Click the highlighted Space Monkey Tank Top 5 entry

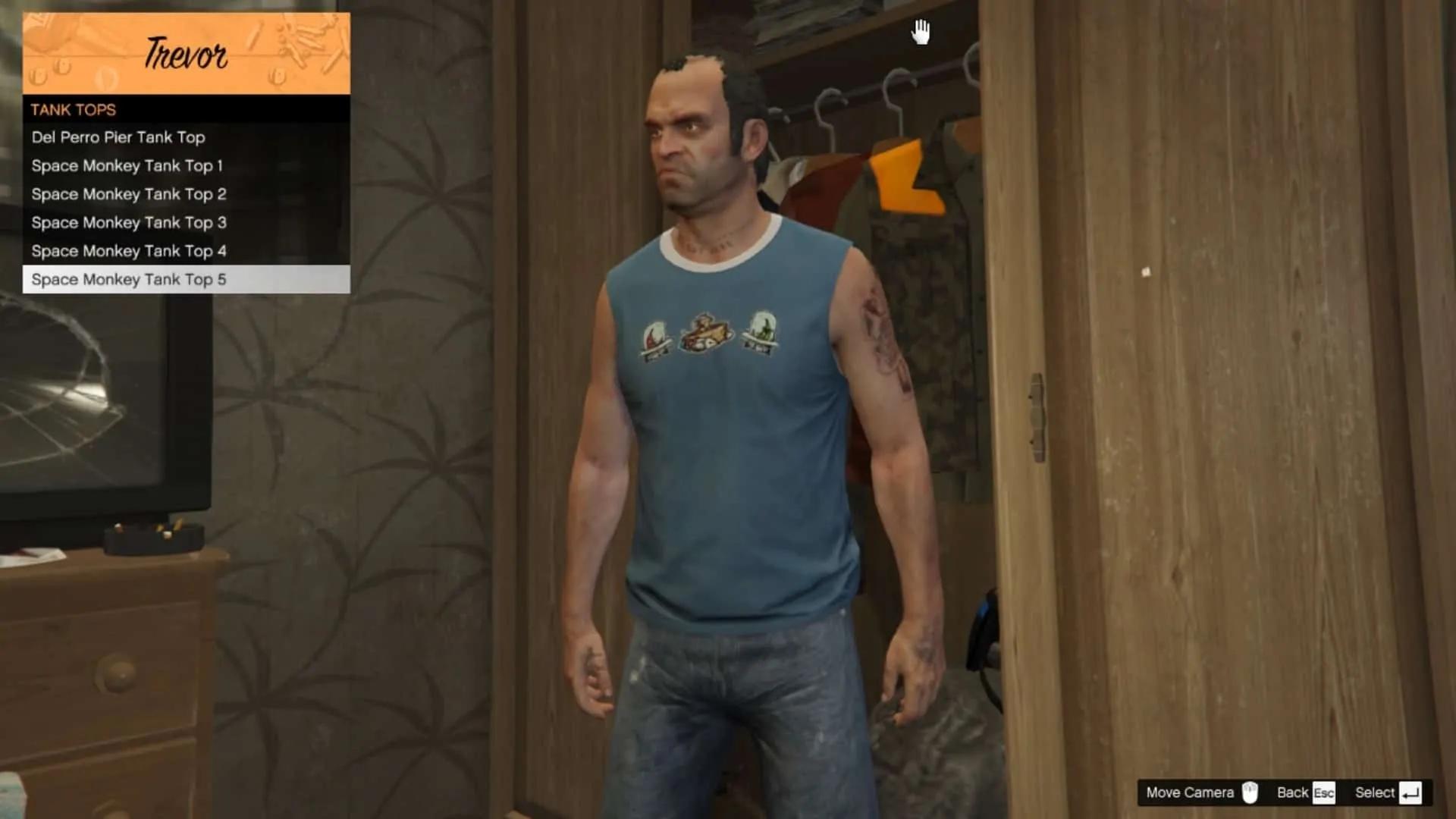pos(129,279)
